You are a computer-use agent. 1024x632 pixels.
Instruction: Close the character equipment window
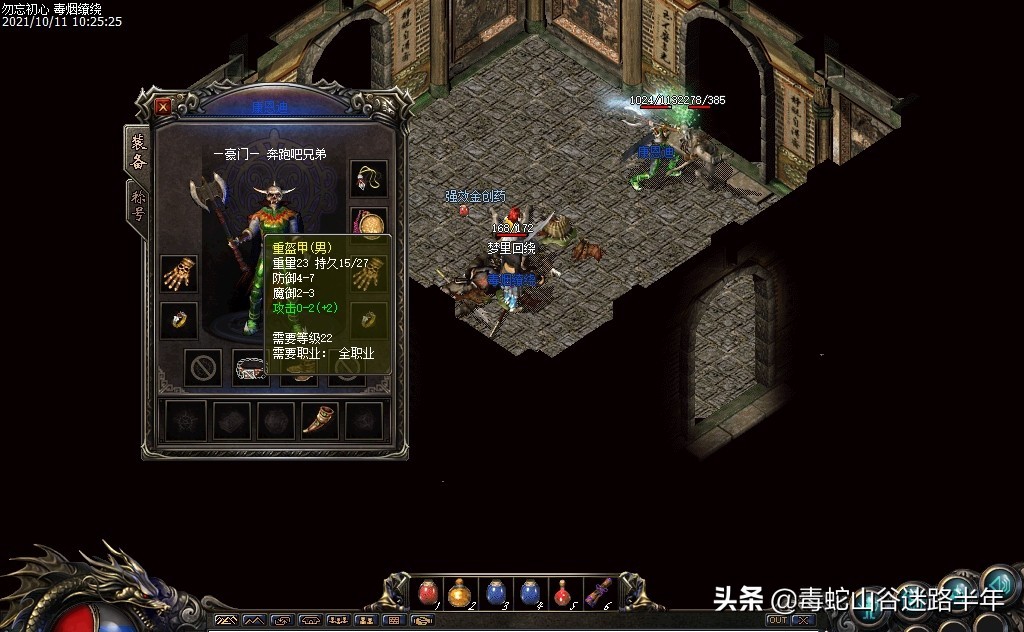(x=163, y=106)
